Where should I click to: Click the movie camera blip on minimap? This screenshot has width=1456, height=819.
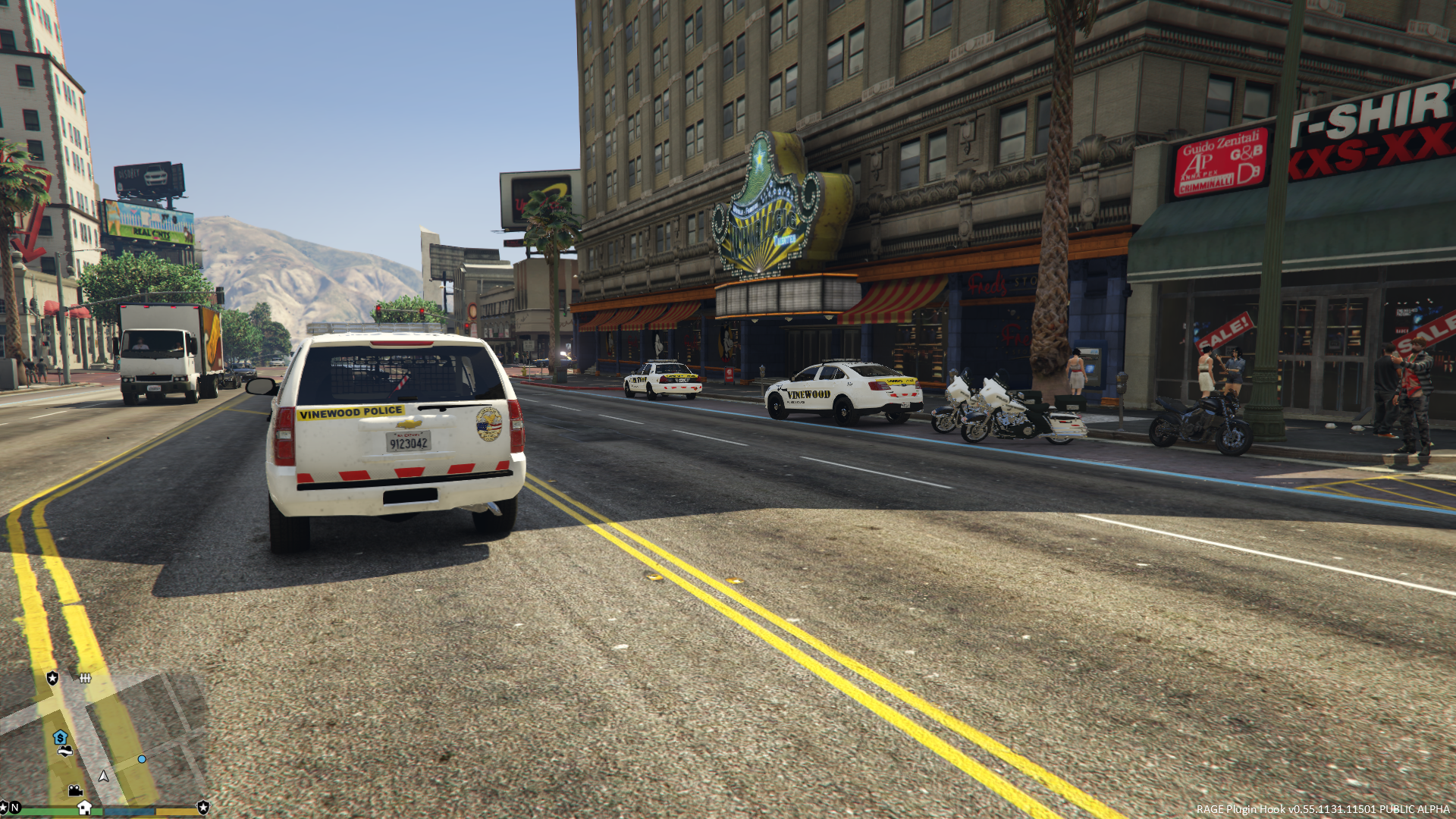[x=75, y=791]
